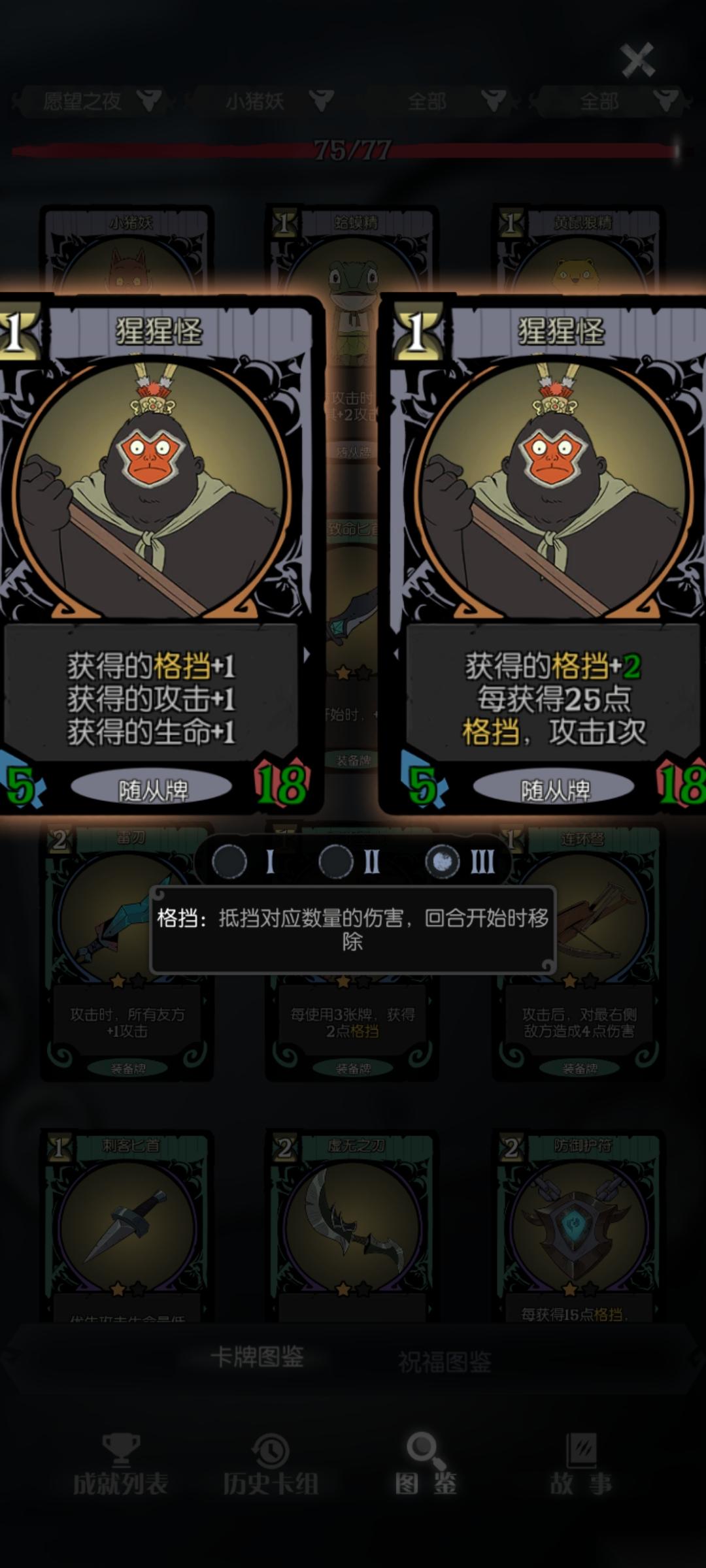Viewport: 706px width, 1568px height.
Task: Switch to the 祝福图鉴 tab
Action: (445, 1361)
